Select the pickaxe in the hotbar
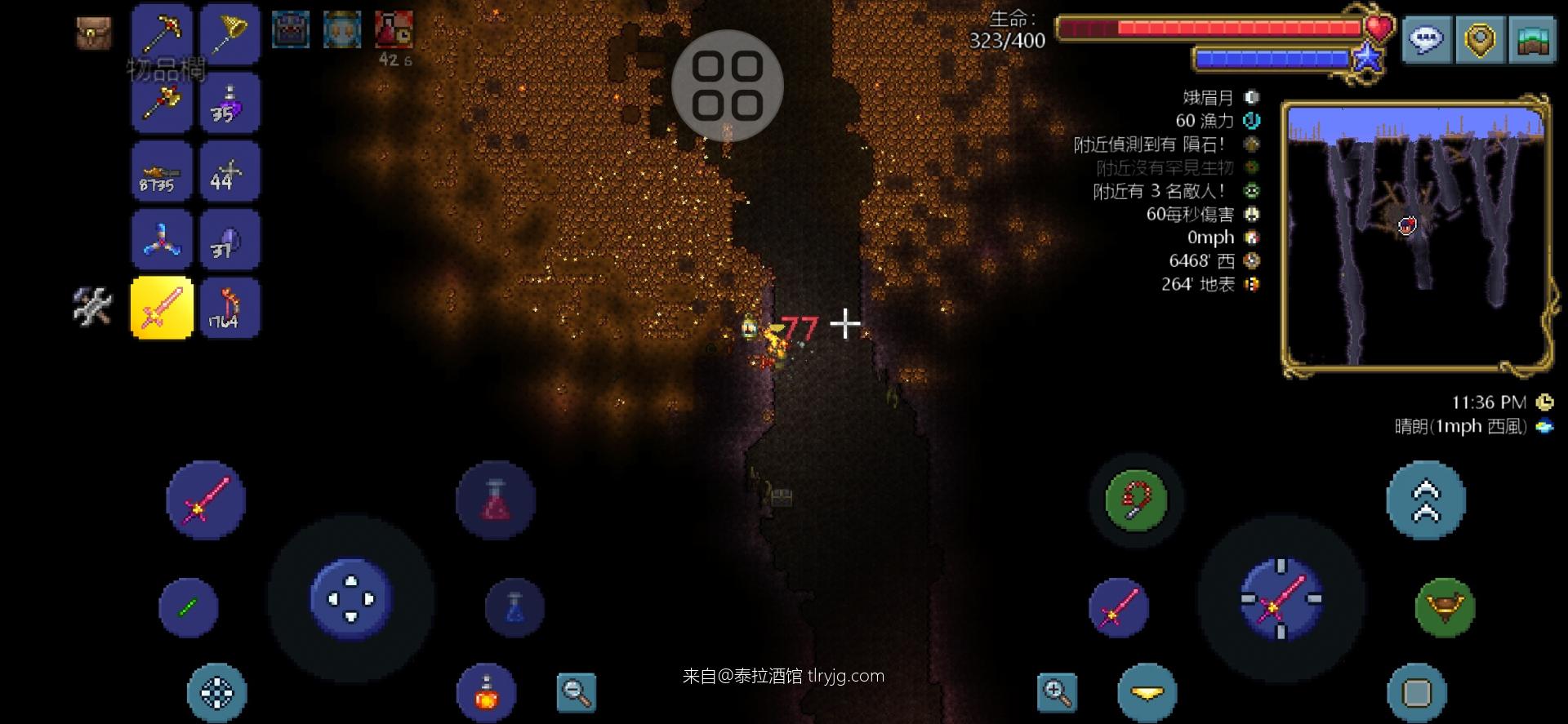This screenshot has width=1568, height=724. pos(161,33)
